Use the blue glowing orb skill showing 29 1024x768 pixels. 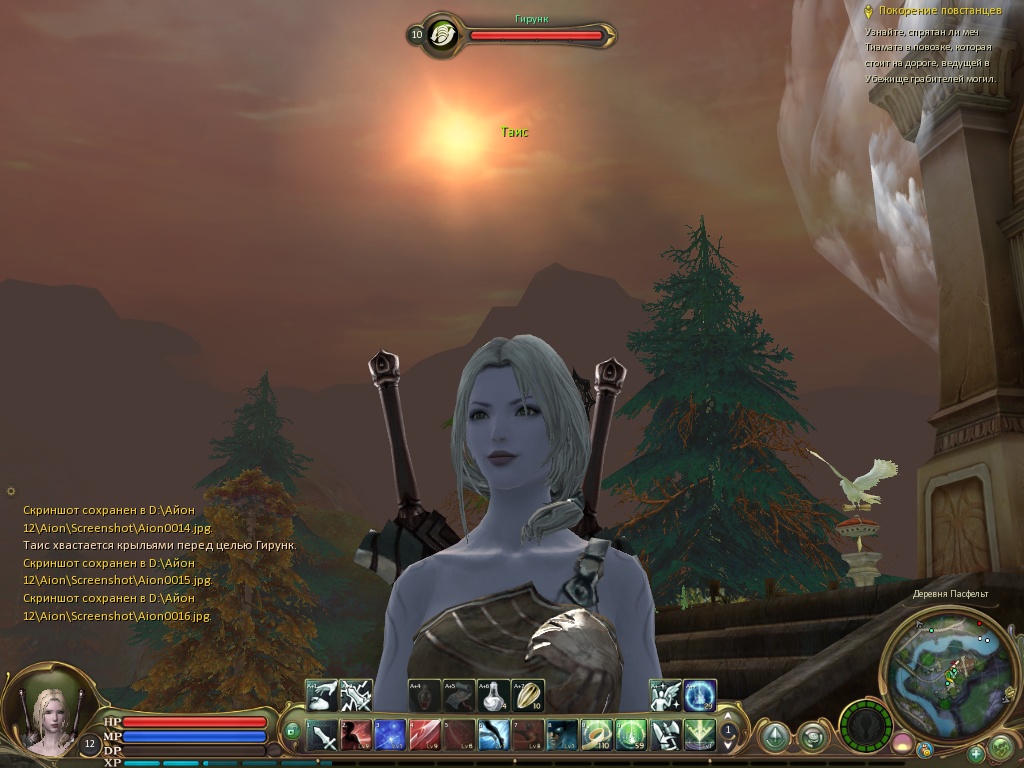[x=700, y=695]
